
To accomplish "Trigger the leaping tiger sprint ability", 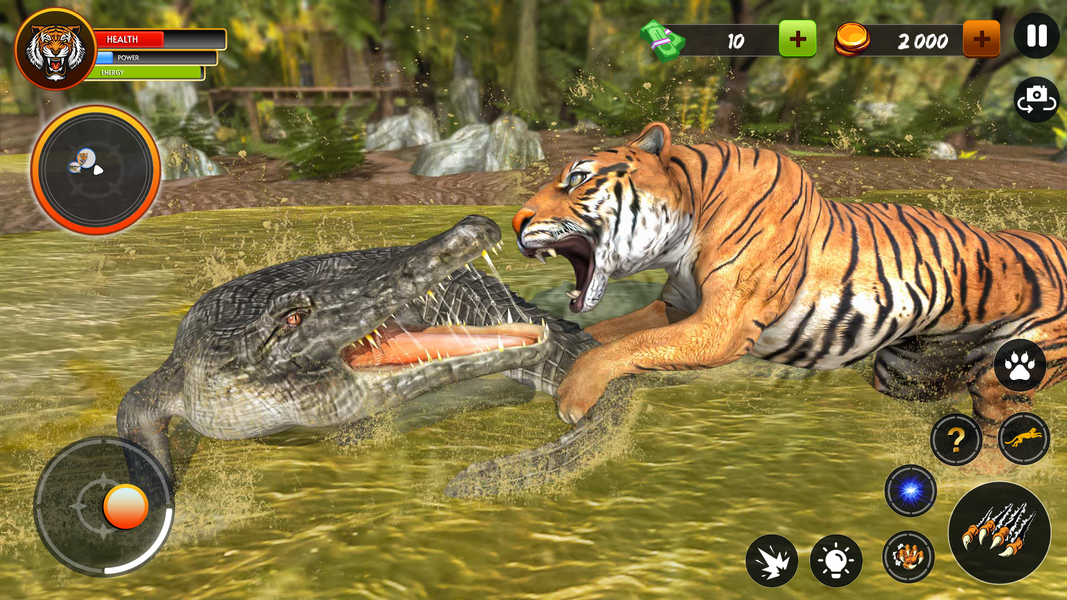I will (x=1023, y=439).
